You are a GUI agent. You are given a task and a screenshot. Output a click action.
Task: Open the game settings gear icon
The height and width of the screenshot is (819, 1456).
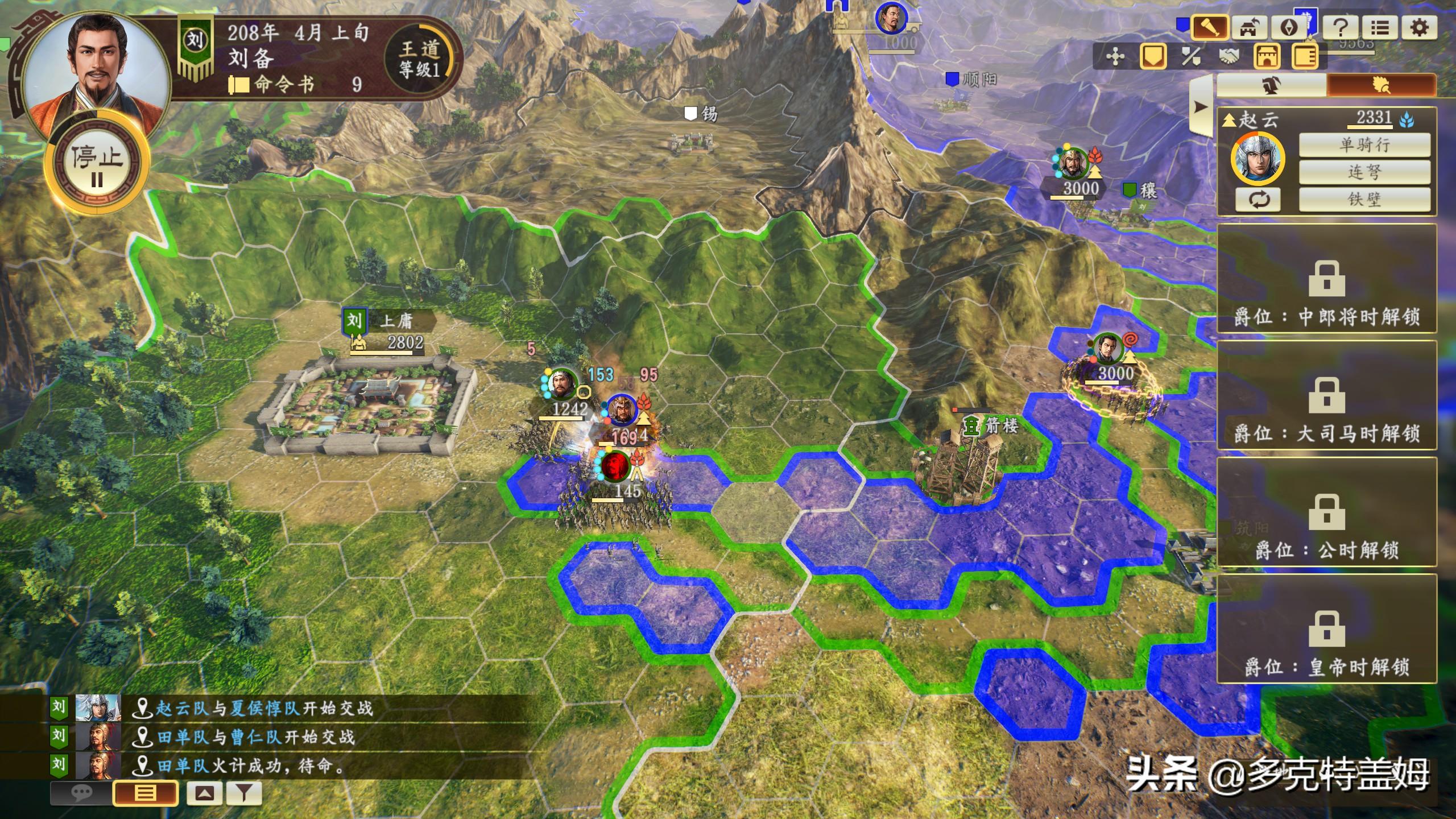(1420, 27)
